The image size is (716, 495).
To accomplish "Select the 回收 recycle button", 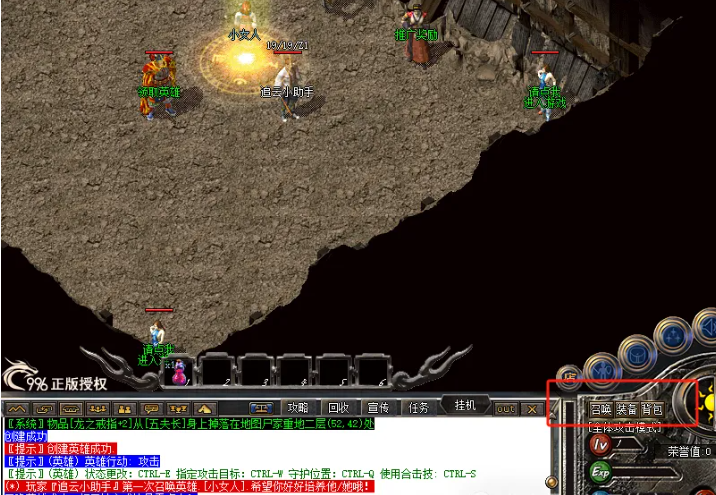I will [338, 408].
